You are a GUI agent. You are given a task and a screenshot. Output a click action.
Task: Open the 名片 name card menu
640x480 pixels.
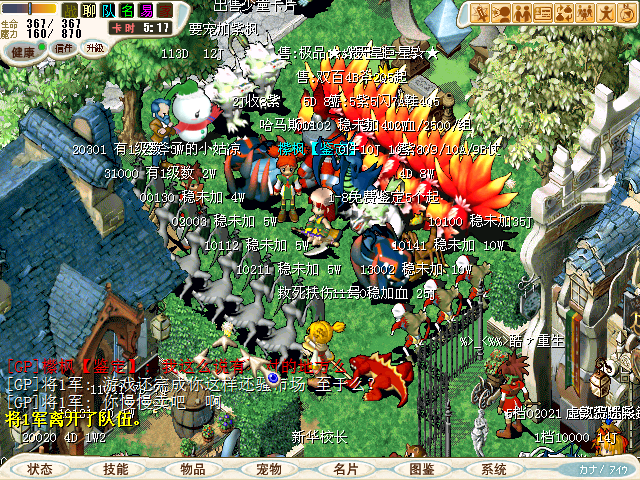click(x=346, y=469)
